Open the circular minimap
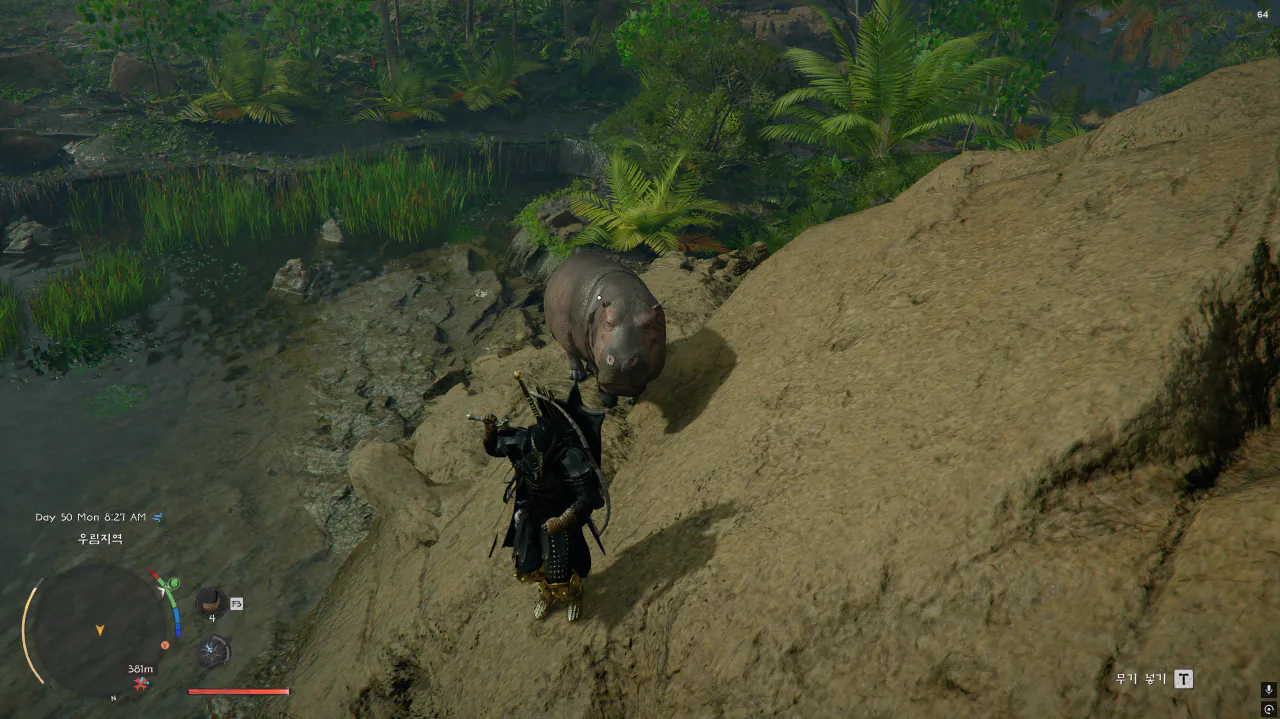The image size is (1280, 719). tap(99, 630)
